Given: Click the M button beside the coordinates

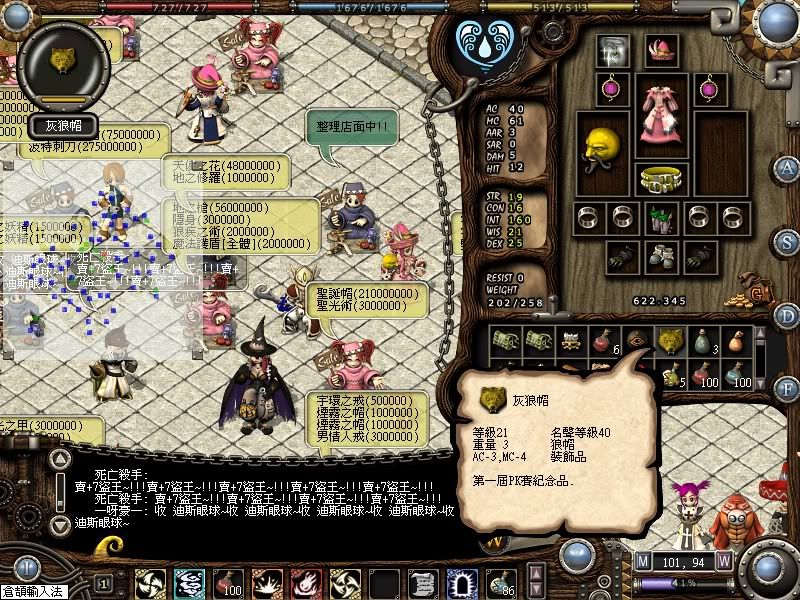Looking at the screenshot, I should (x=642, y=561).
